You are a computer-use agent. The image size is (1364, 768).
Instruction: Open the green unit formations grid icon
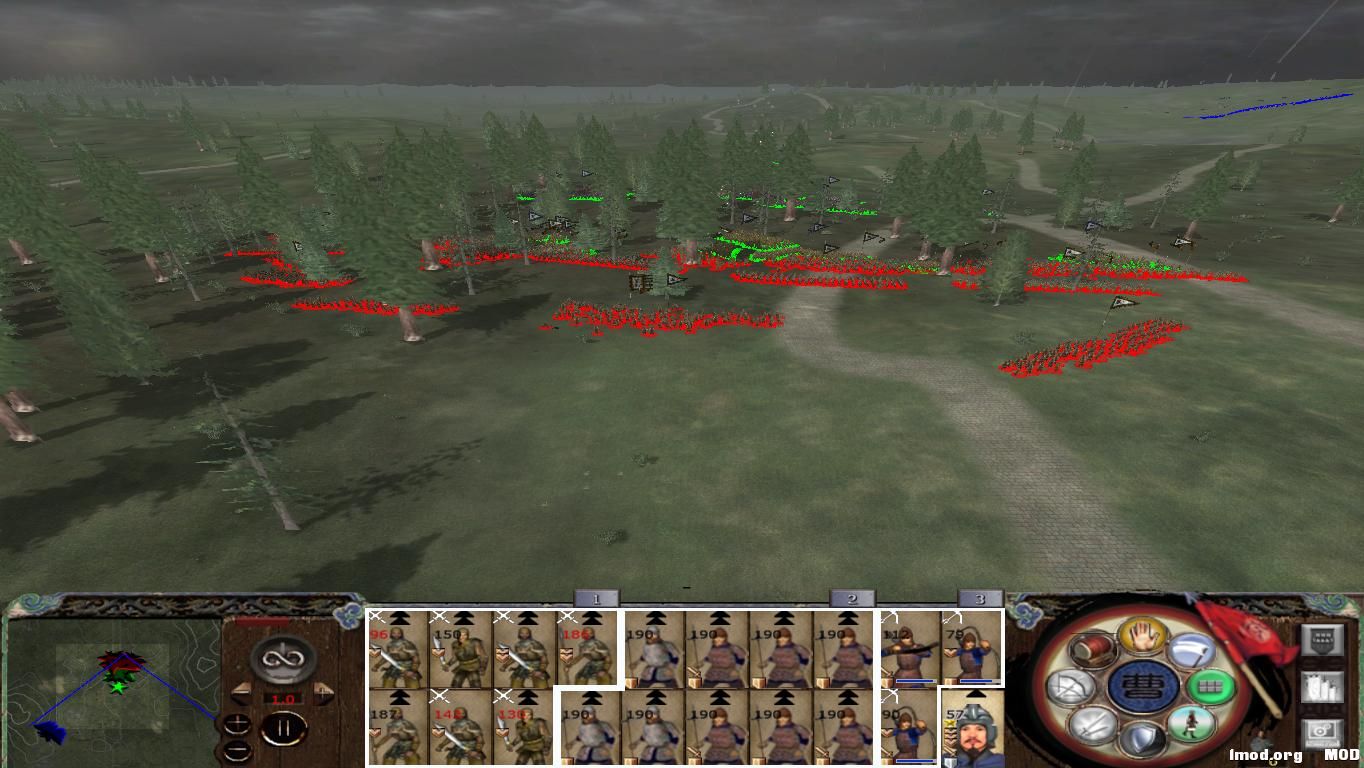pyautogui.click(x=1212, y=687)
